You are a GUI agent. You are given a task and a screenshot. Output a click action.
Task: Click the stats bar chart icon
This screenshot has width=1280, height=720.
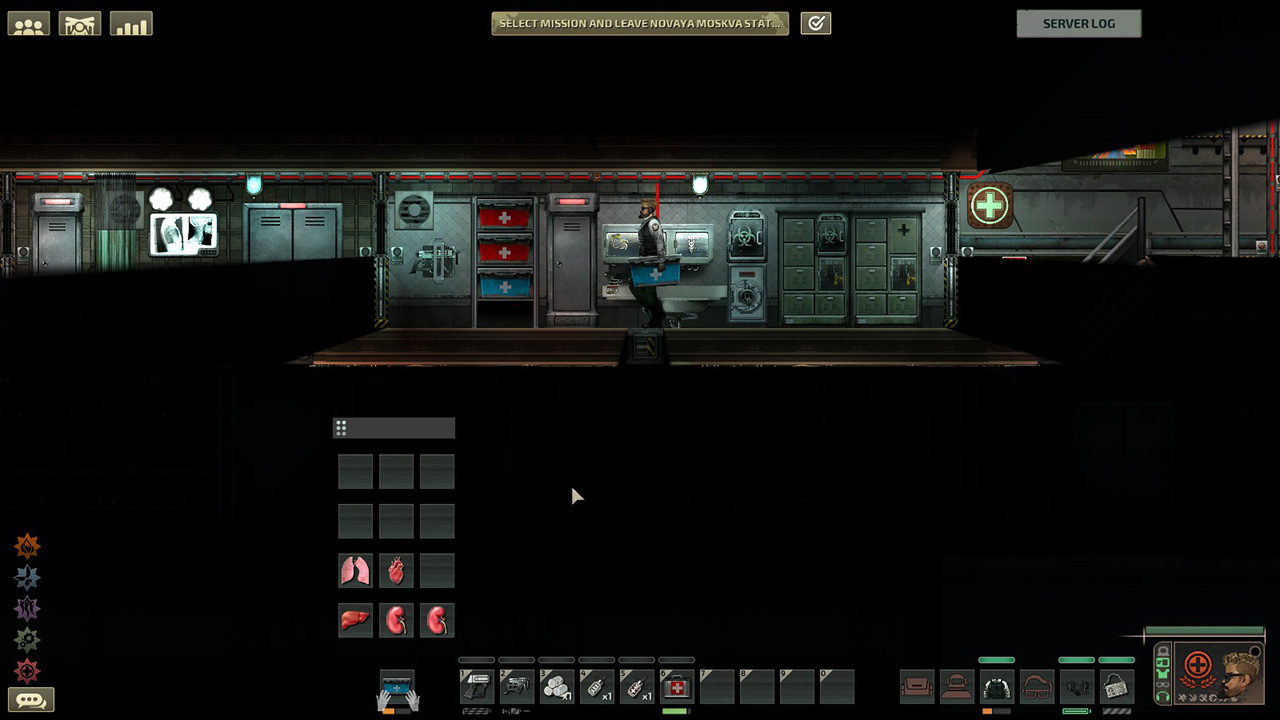click(131, 23)
